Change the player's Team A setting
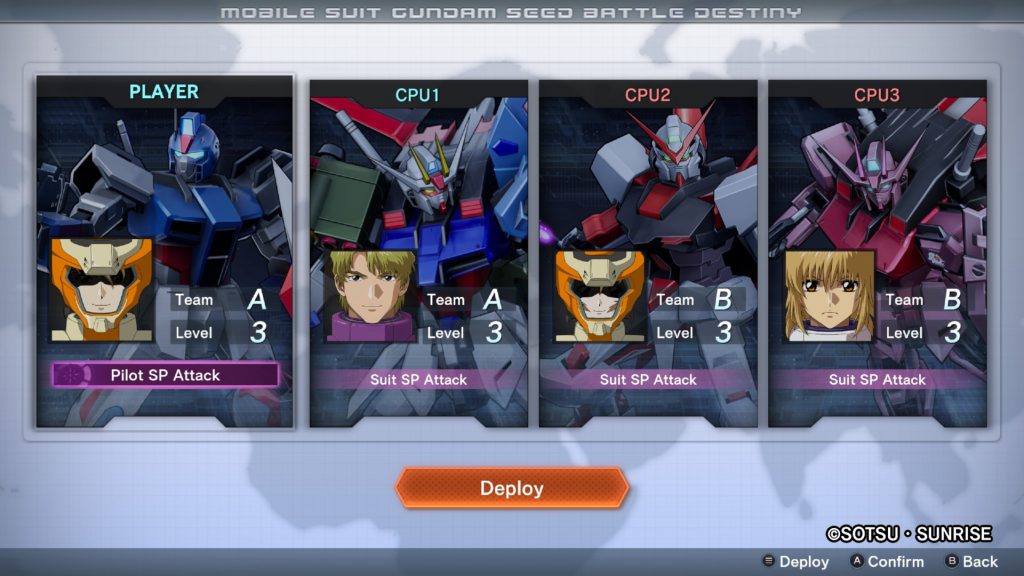Viewport: 1024px width, 576px height. 222,299
